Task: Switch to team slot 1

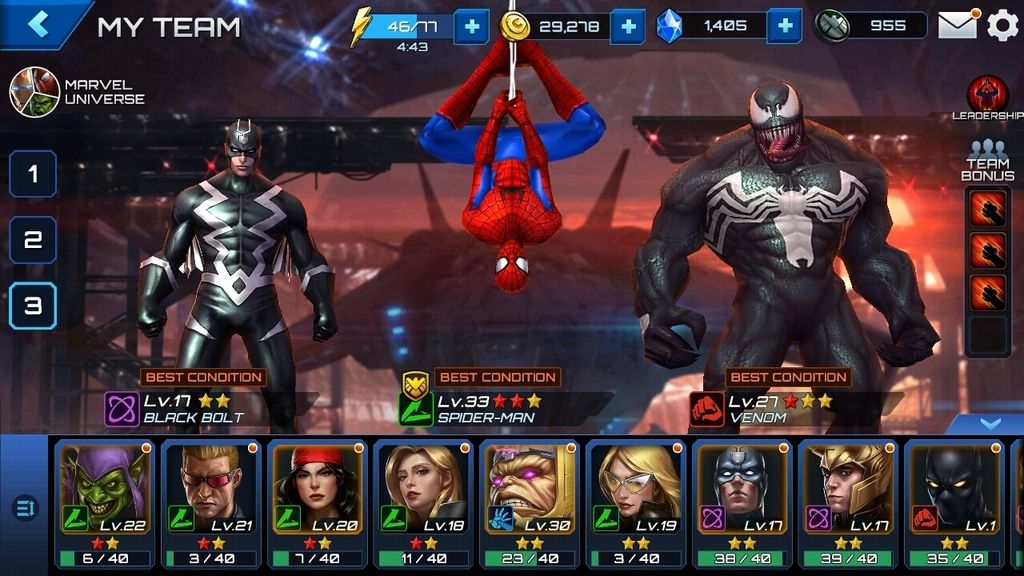Action: click(x=33, y=174)
